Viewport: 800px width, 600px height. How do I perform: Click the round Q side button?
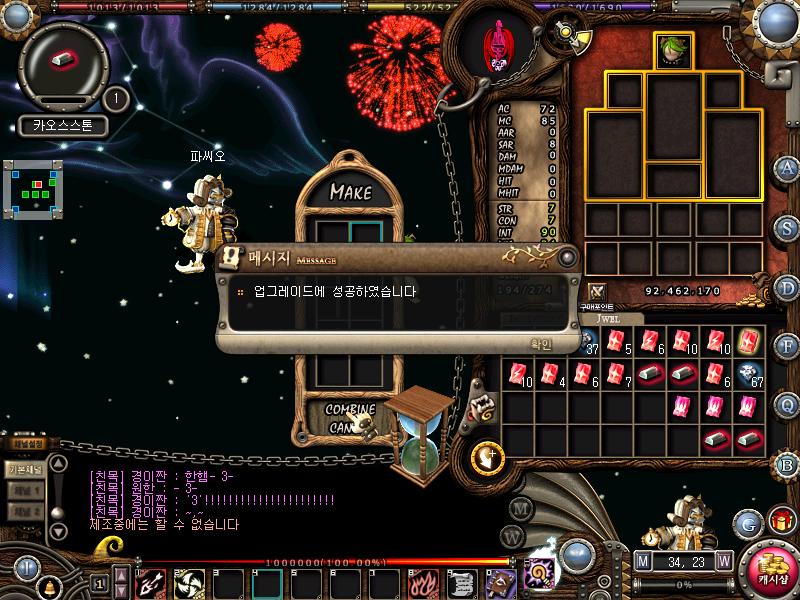(788, 405)
